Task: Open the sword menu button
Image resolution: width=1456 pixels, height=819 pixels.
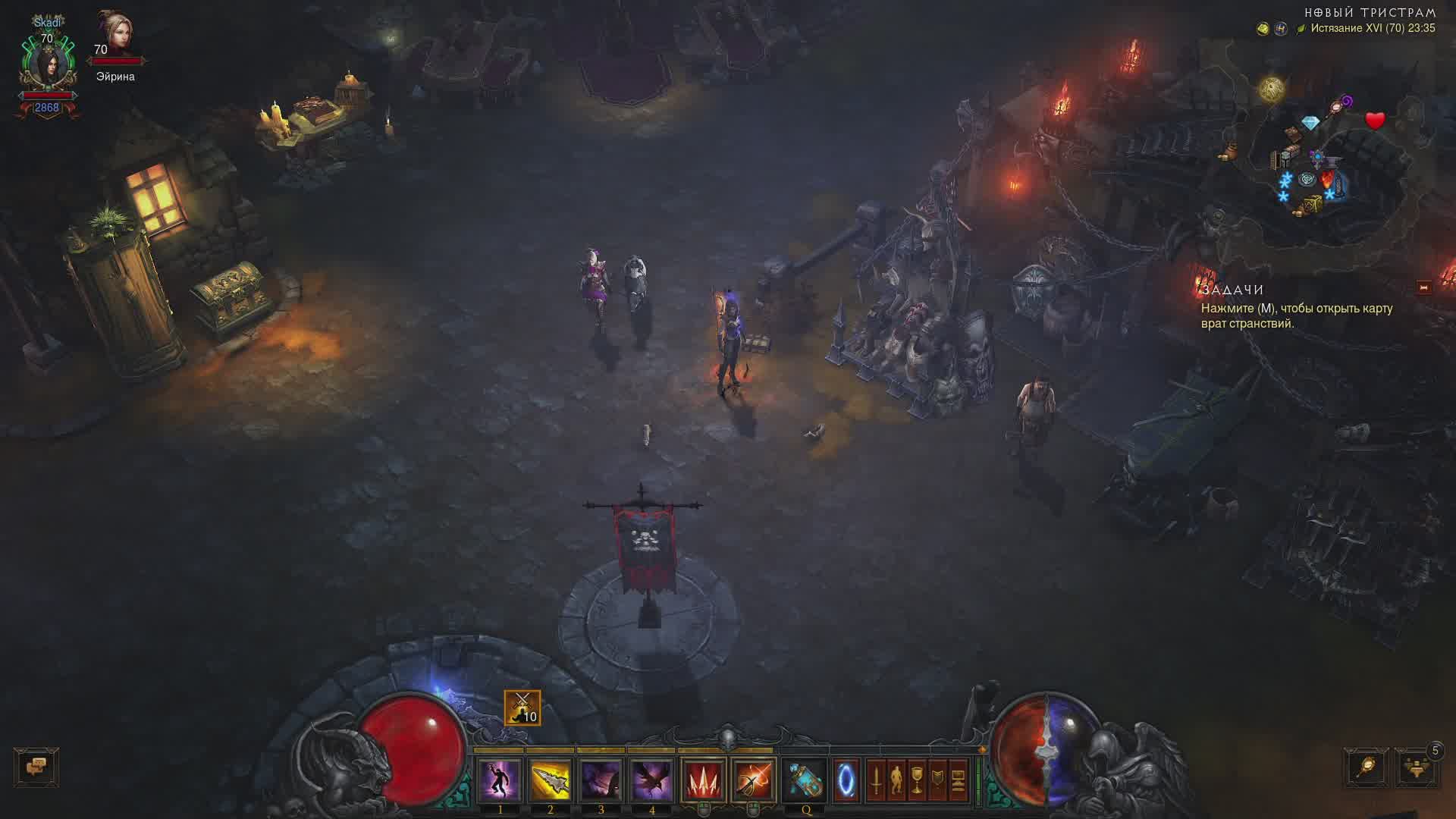Action: coord(876,780)
